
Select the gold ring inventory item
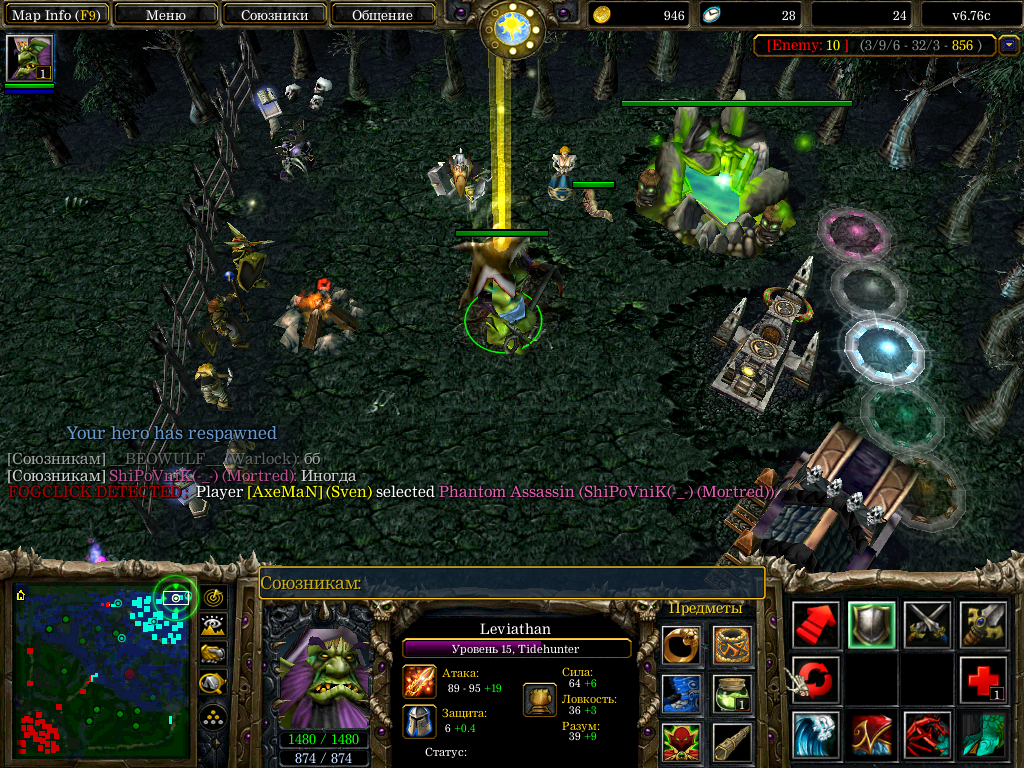[x=681, y=645]
